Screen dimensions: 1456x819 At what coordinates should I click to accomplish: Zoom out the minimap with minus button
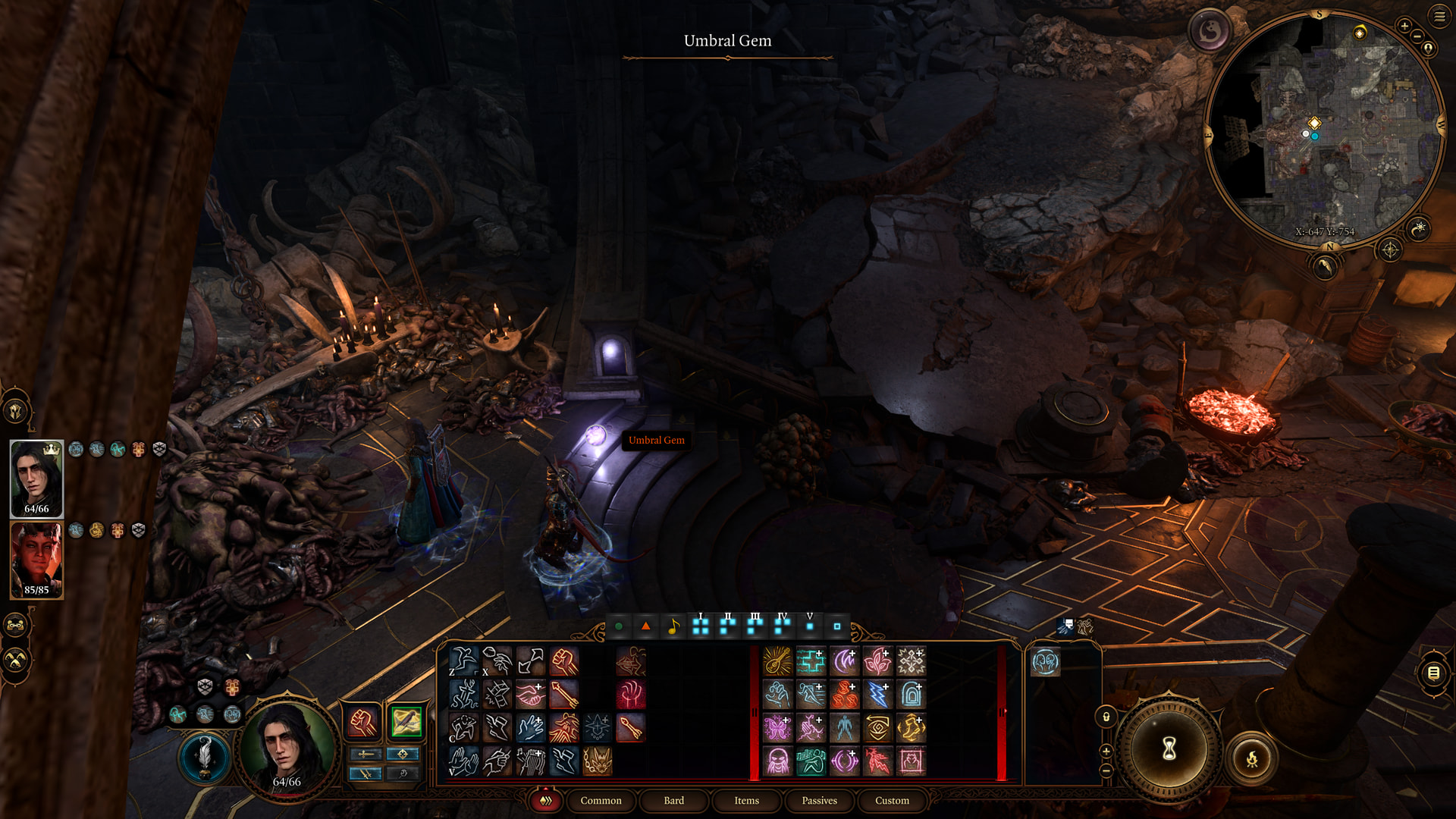point(1416,36)
